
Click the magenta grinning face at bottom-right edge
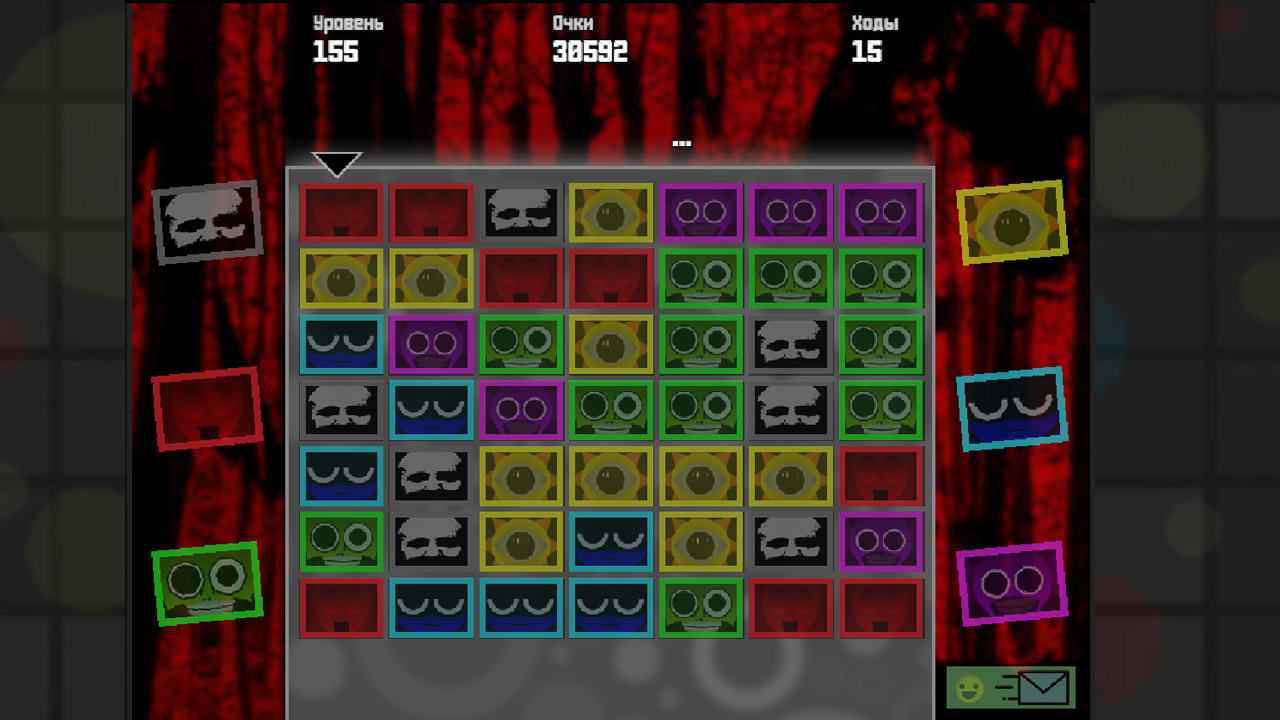pyautogui.click(x=1013, y=584)
